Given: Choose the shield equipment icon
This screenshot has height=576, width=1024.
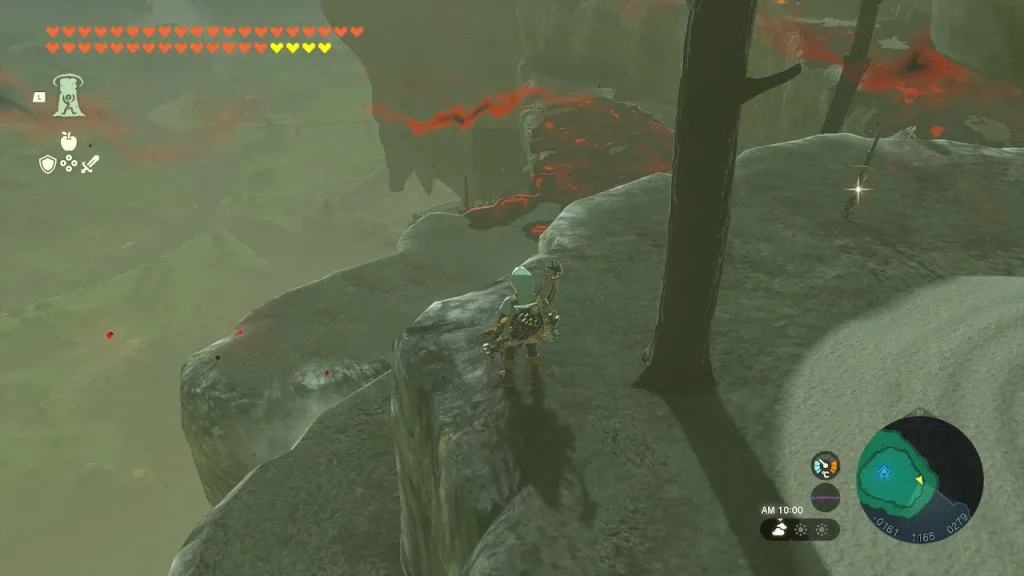Looking at the screenshot, I should pyautogui.click(x=47, y=164).
